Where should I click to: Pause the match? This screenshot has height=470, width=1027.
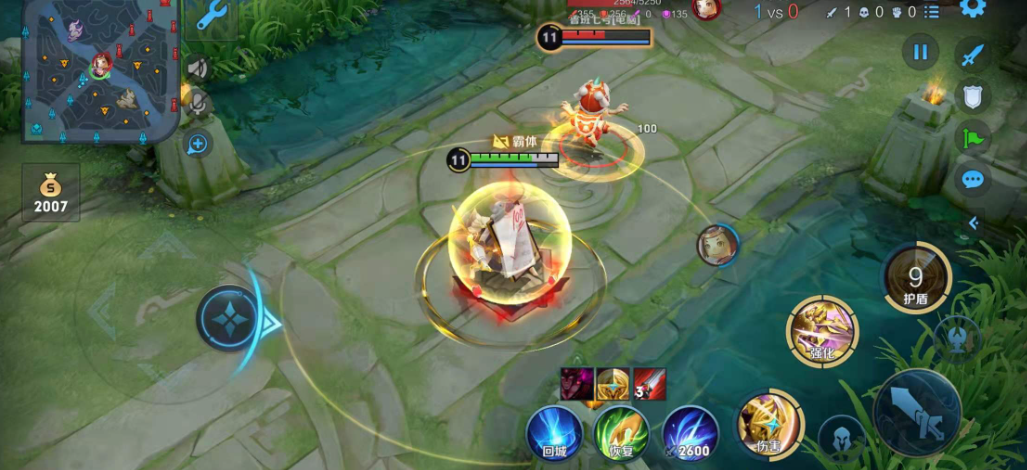920,52
